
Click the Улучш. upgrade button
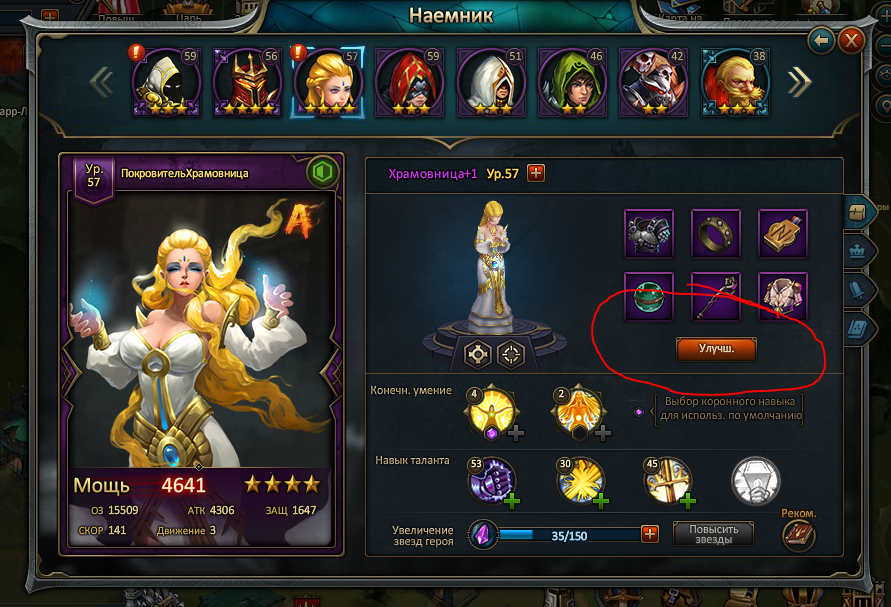pos(716,349)
